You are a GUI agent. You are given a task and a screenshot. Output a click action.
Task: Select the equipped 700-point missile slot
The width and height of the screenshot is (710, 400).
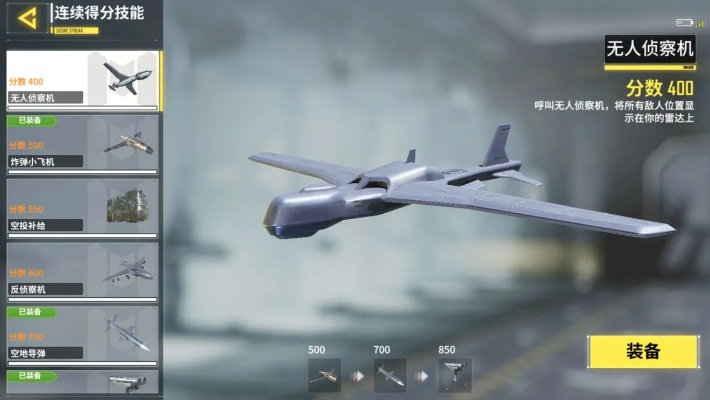tap(390, 375)
